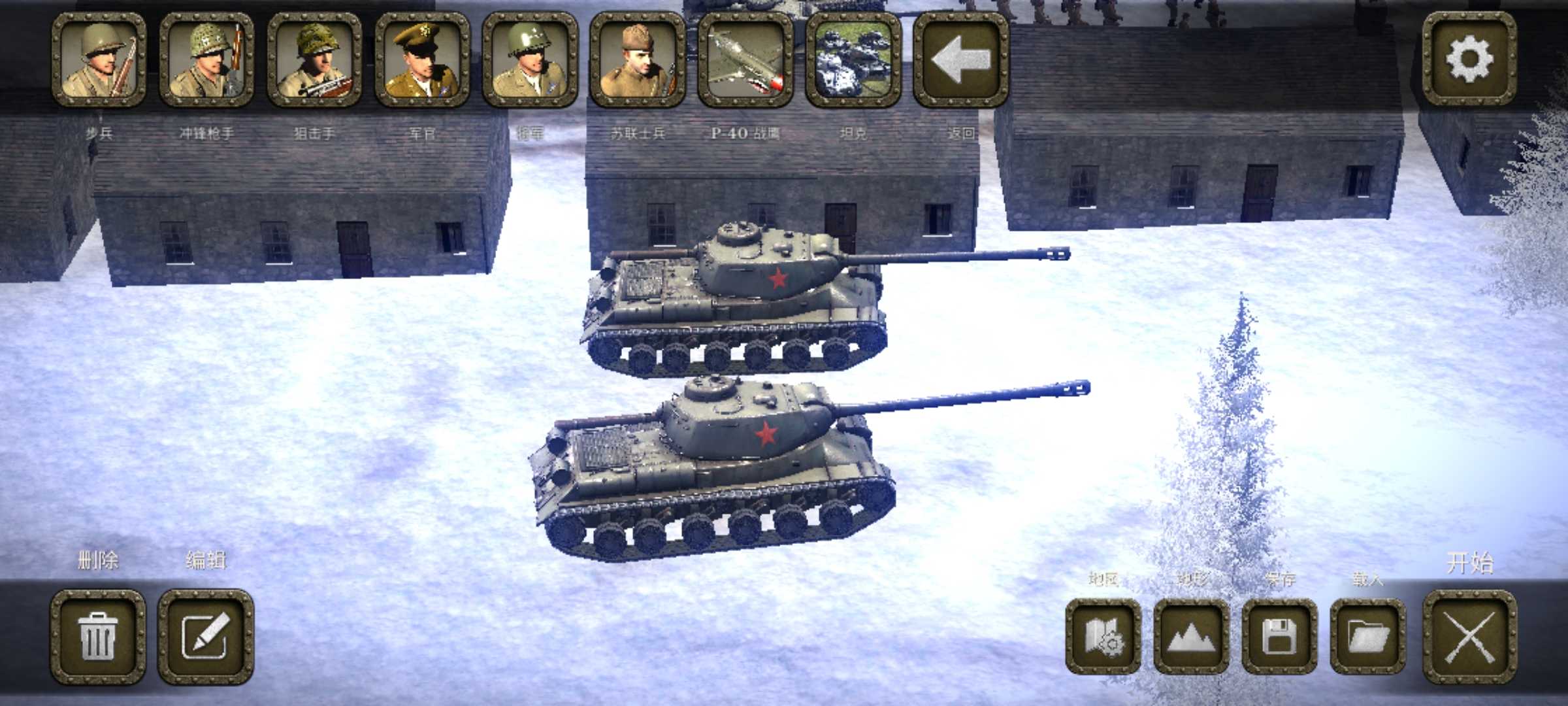Load a saved battle via folder icon

(1367, 637)
